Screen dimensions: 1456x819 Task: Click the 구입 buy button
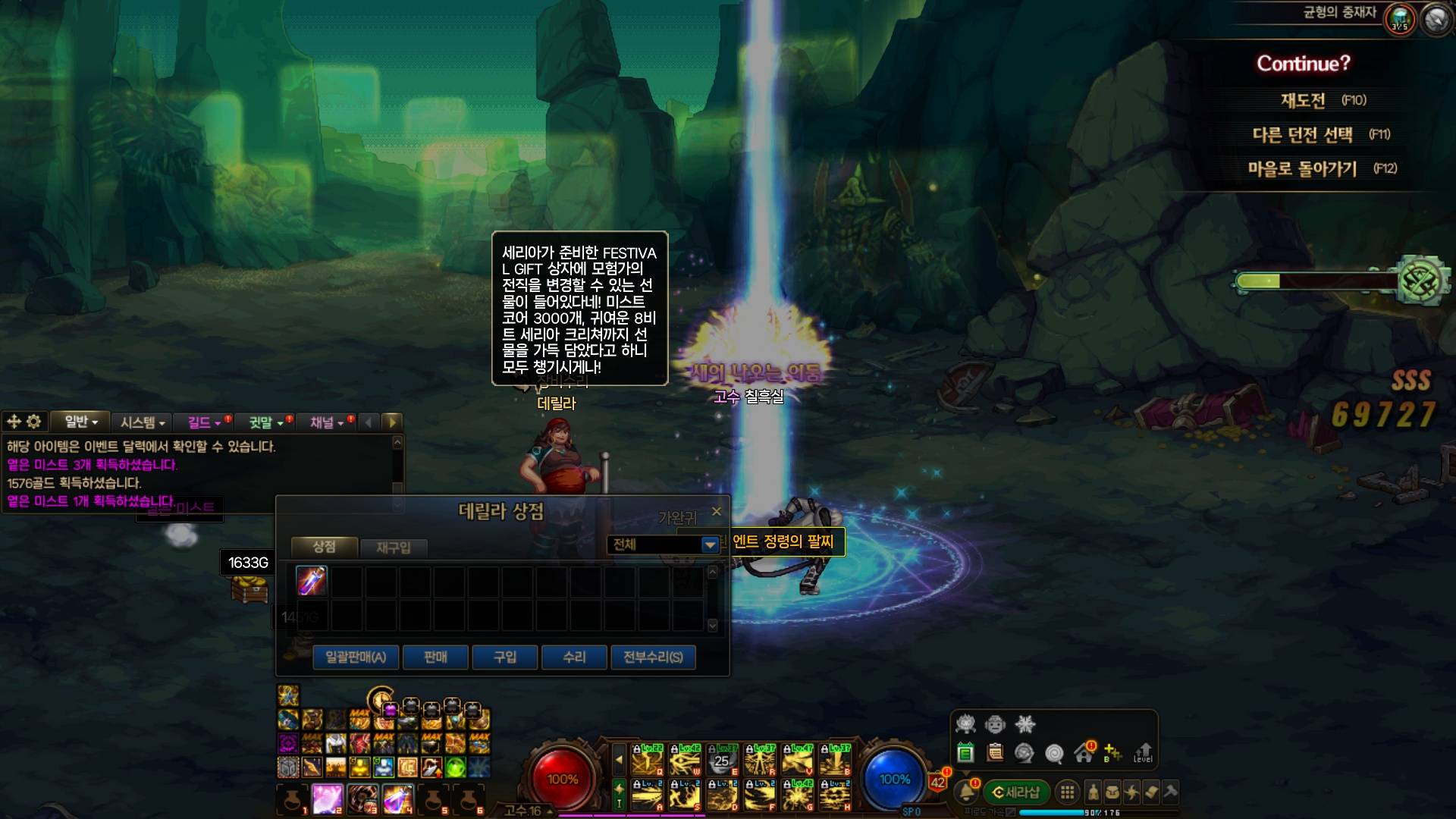pyautogui.click(x=505, y=657)
